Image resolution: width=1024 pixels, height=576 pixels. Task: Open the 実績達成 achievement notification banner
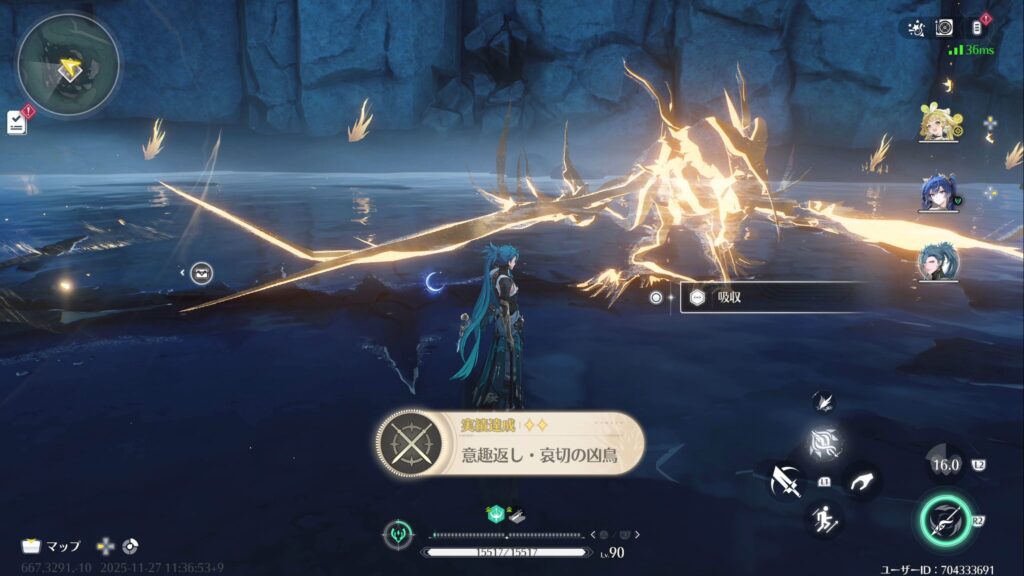pos(510,447)
